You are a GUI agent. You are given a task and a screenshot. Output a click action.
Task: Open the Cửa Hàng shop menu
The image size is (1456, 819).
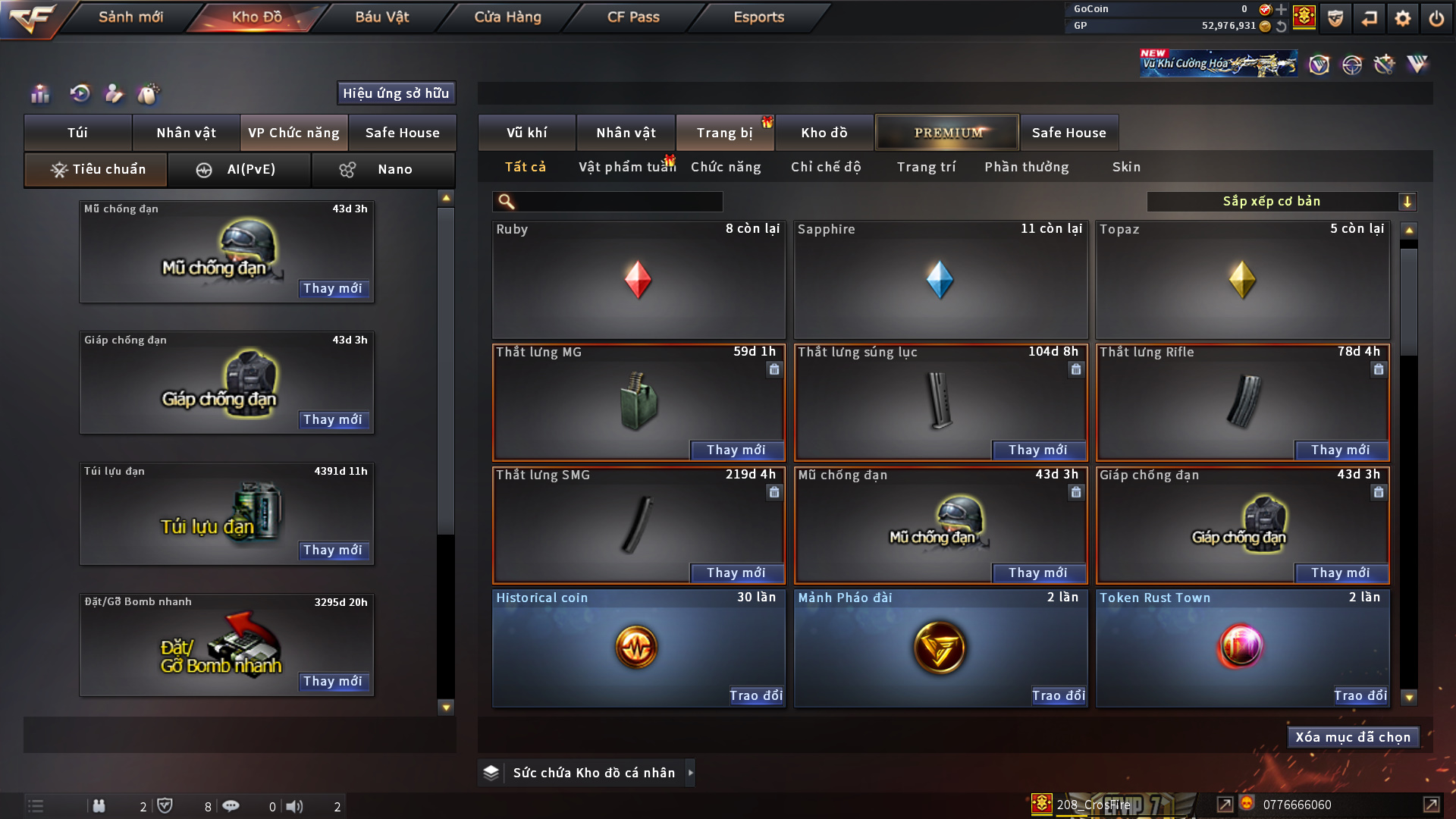tap(507, 17)
